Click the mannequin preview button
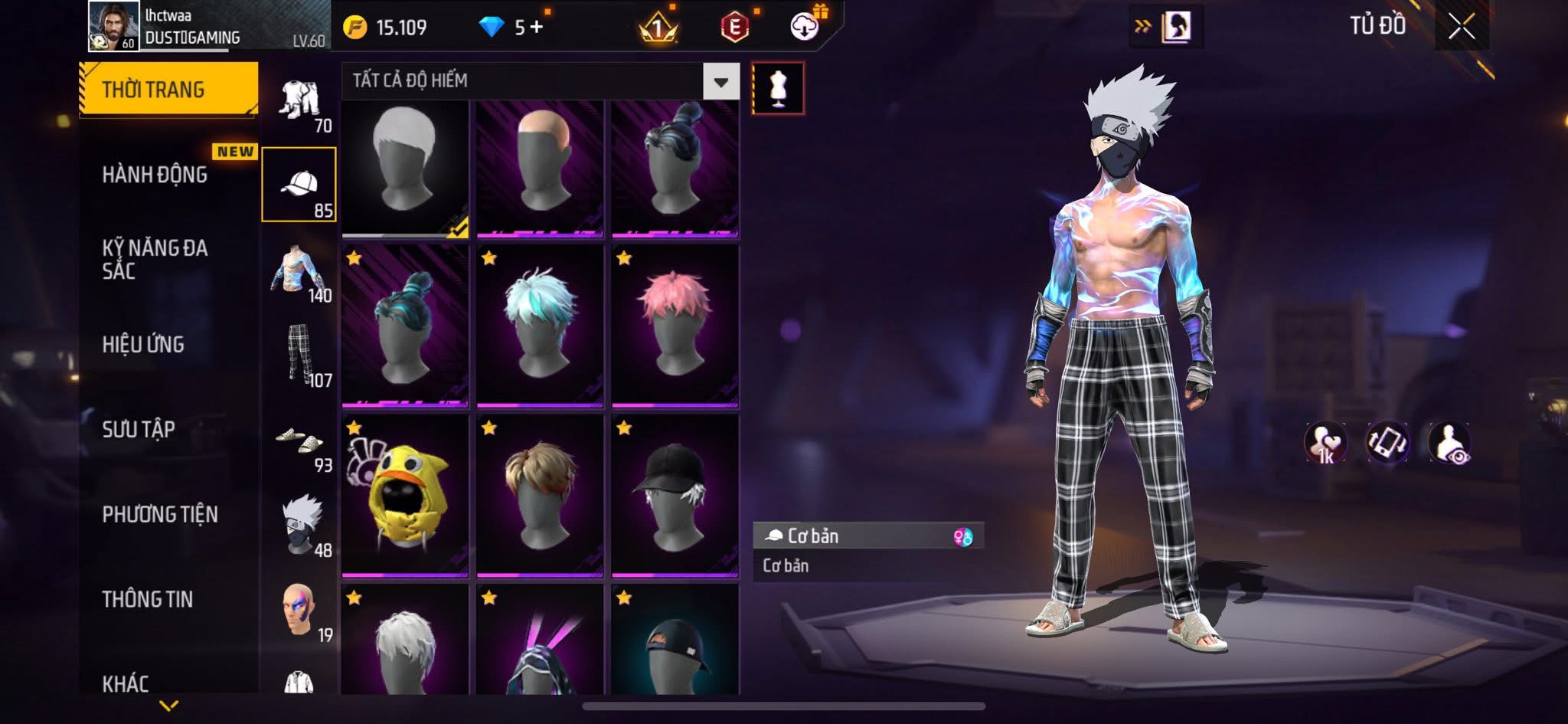 pyautogui.click(x=778, y=88)
